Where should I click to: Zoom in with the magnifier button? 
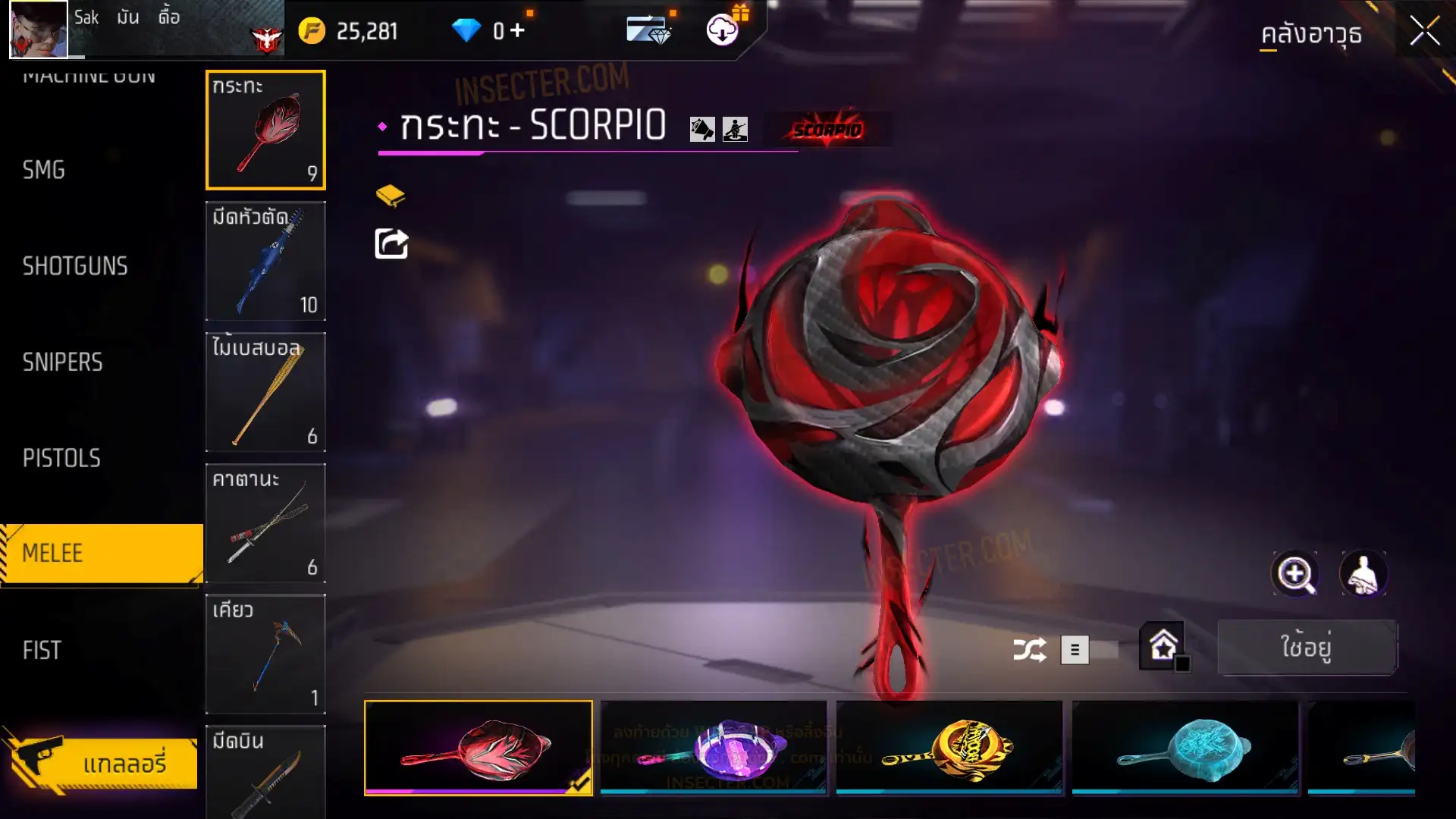tap(1294, 574)
